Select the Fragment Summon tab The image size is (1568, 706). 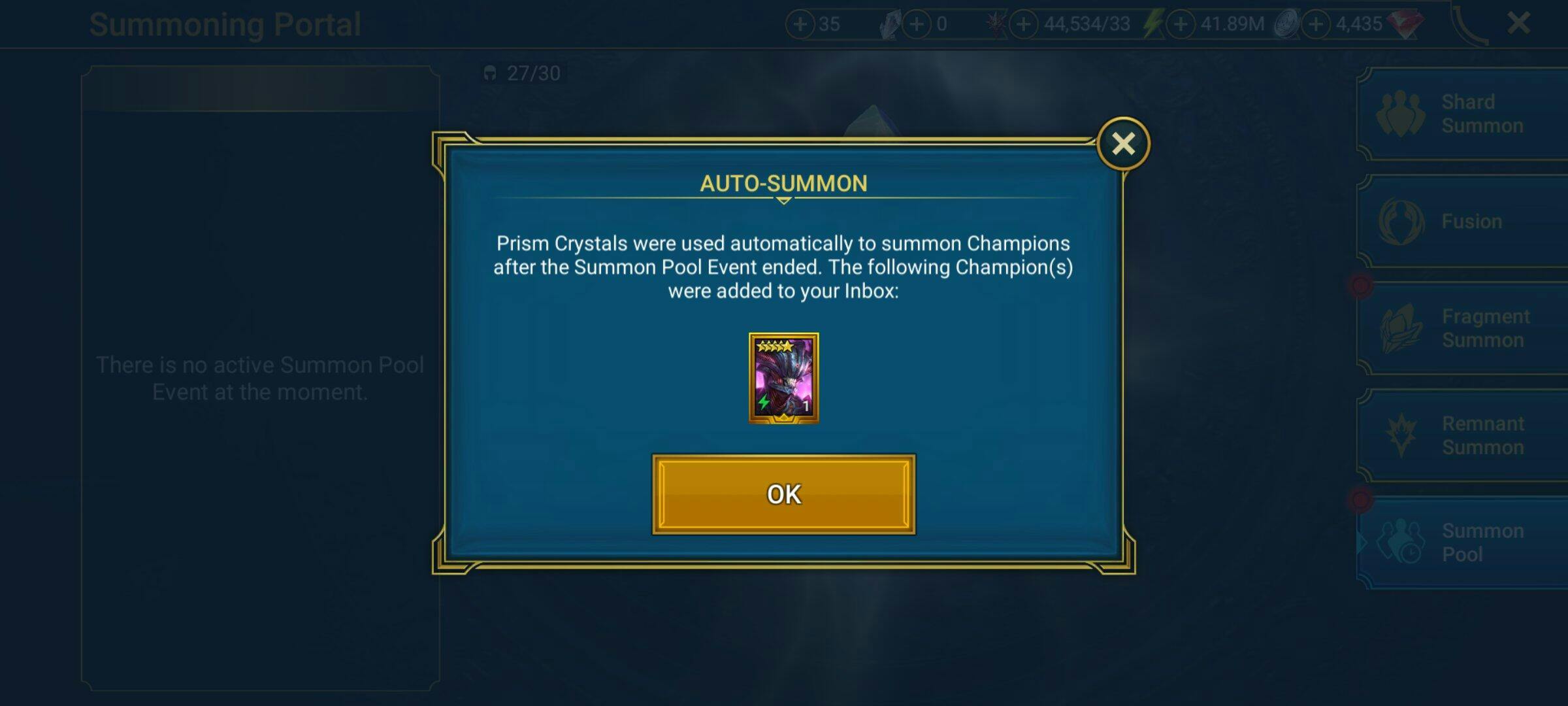1463,328
